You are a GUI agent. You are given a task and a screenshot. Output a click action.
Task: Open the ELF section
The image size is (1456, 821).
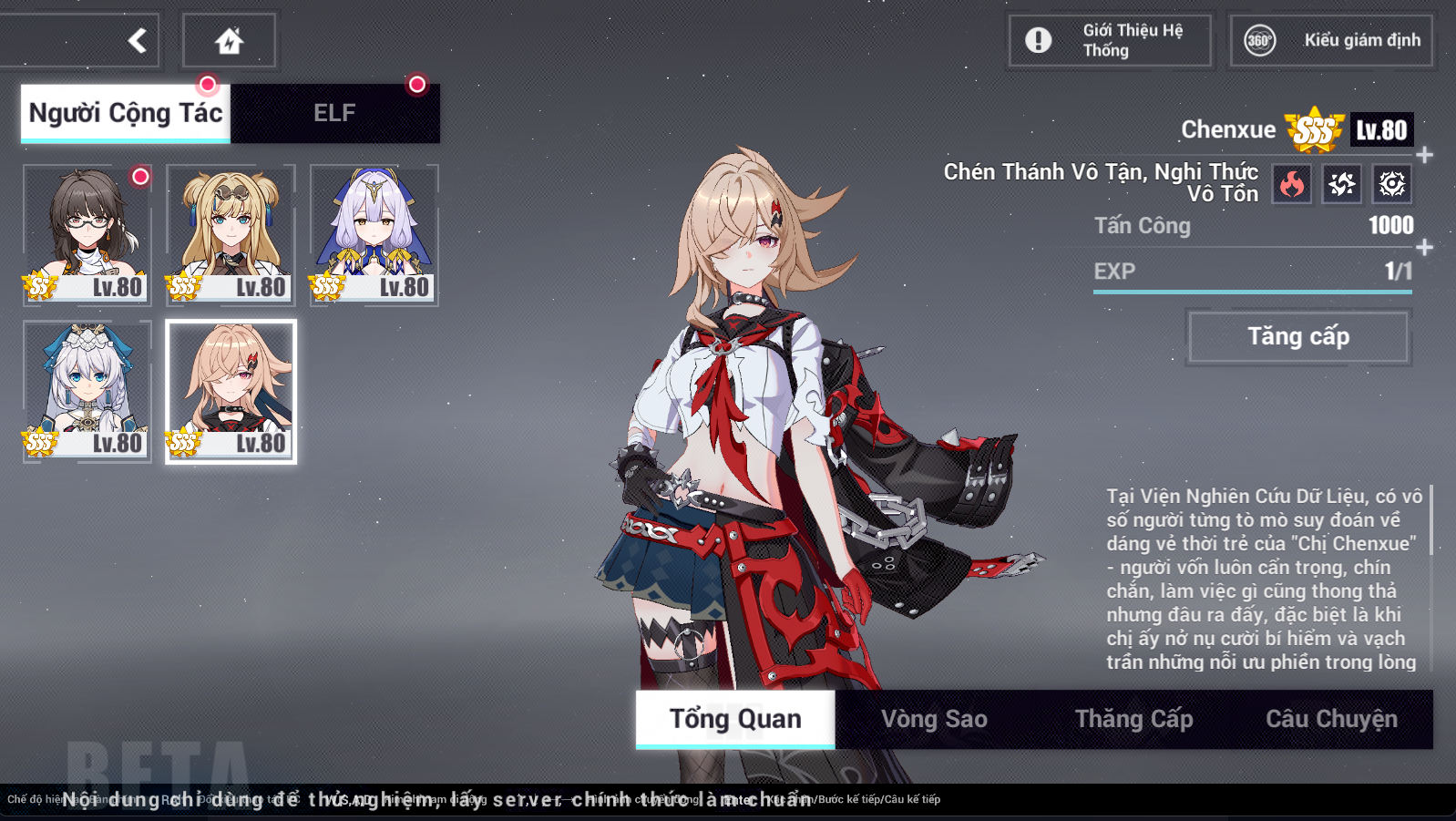pyautogui.click(x=335, y=112)
